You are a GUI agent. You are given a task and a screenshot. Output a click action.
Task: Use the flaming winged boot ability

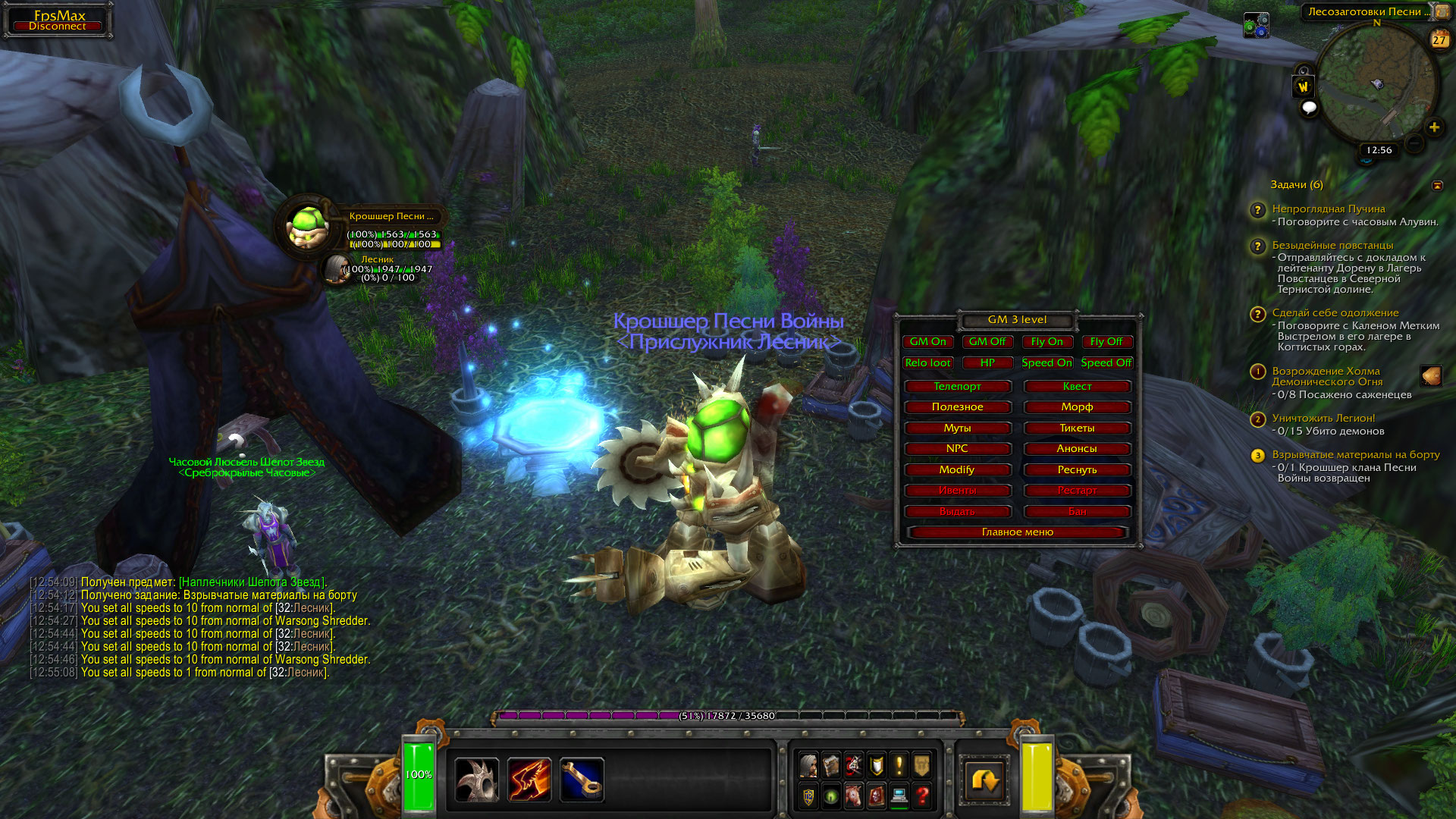tap(529, 780)
